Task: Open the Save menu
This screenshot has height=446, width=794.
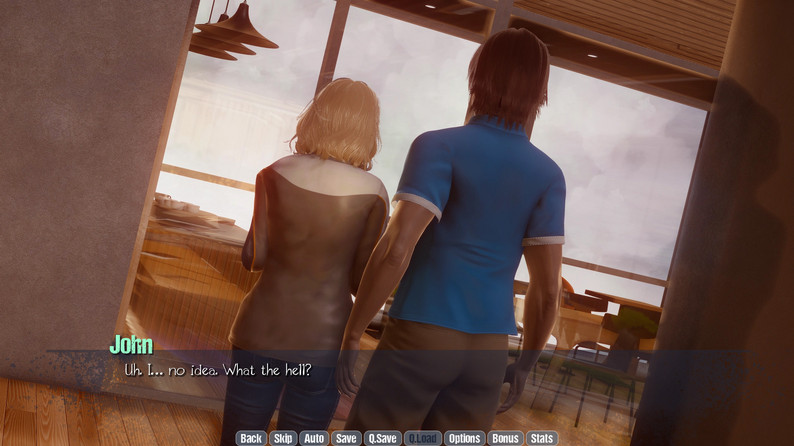Action: [346, 438]
